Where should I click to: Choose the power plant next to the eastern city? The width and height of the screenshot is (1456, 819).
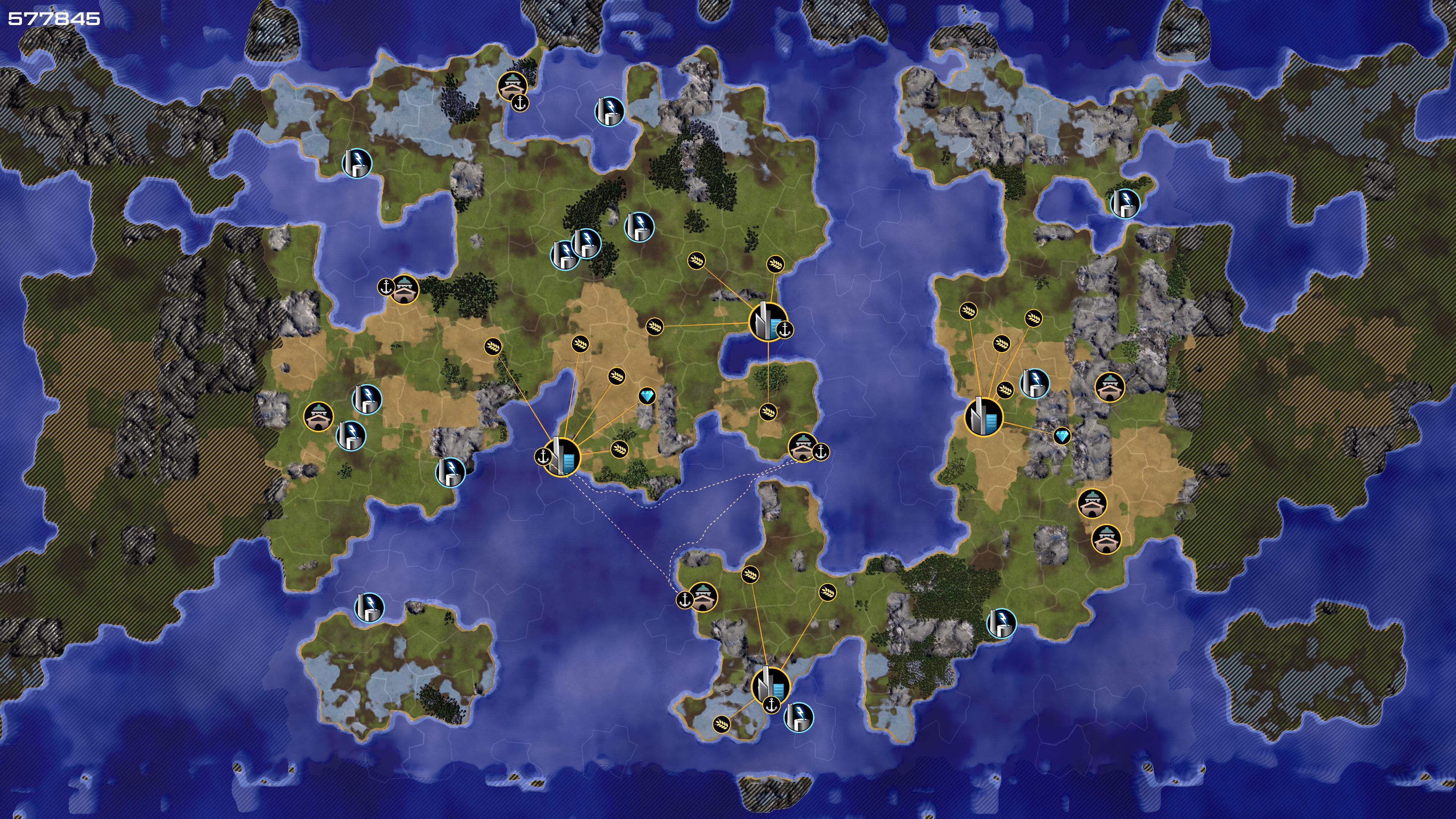[1034, 383]
